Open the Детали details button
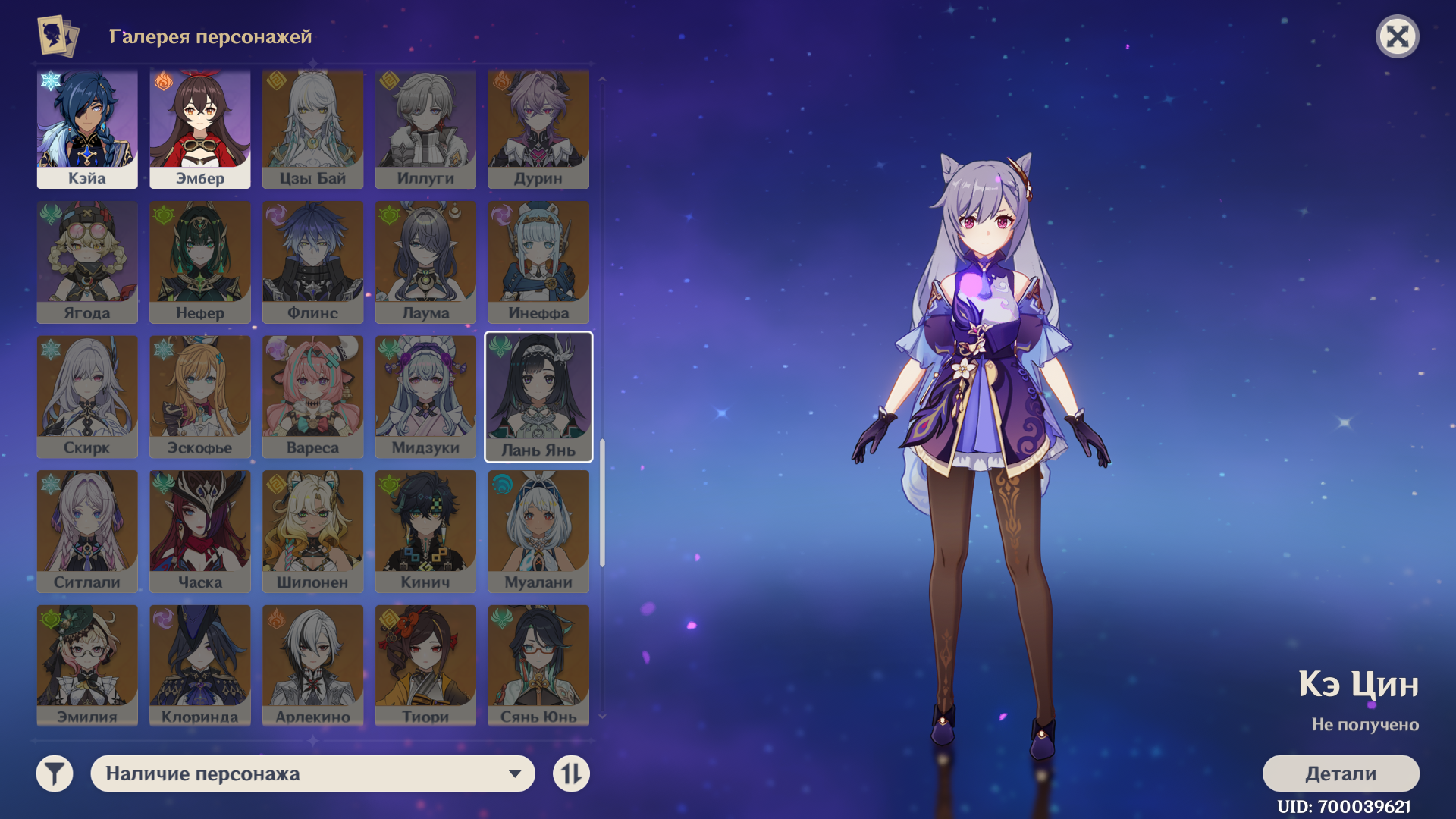 coord(1340,773)
